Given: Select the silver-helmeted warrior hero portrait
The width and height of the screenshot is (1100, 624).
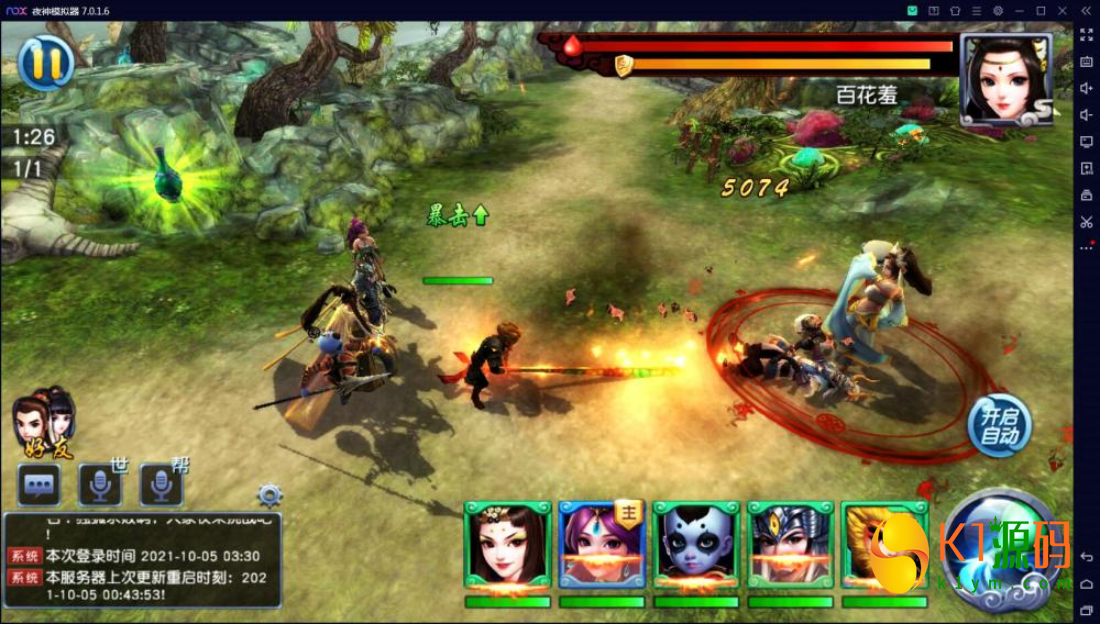Looking at the screenshot, I should tap(790, 545).
